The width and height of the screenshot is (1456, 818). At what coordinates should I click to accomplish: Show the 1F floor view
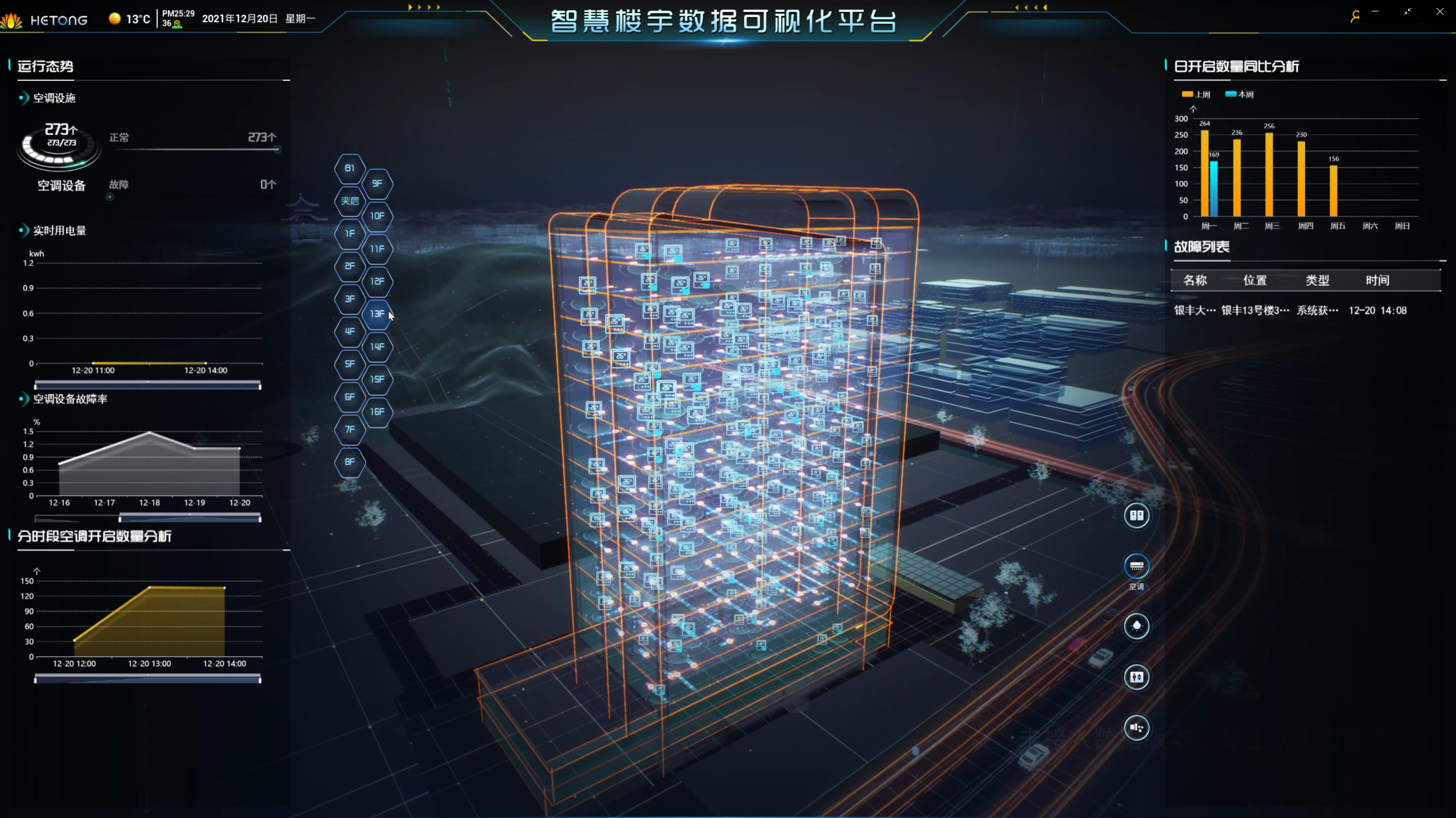350,233
